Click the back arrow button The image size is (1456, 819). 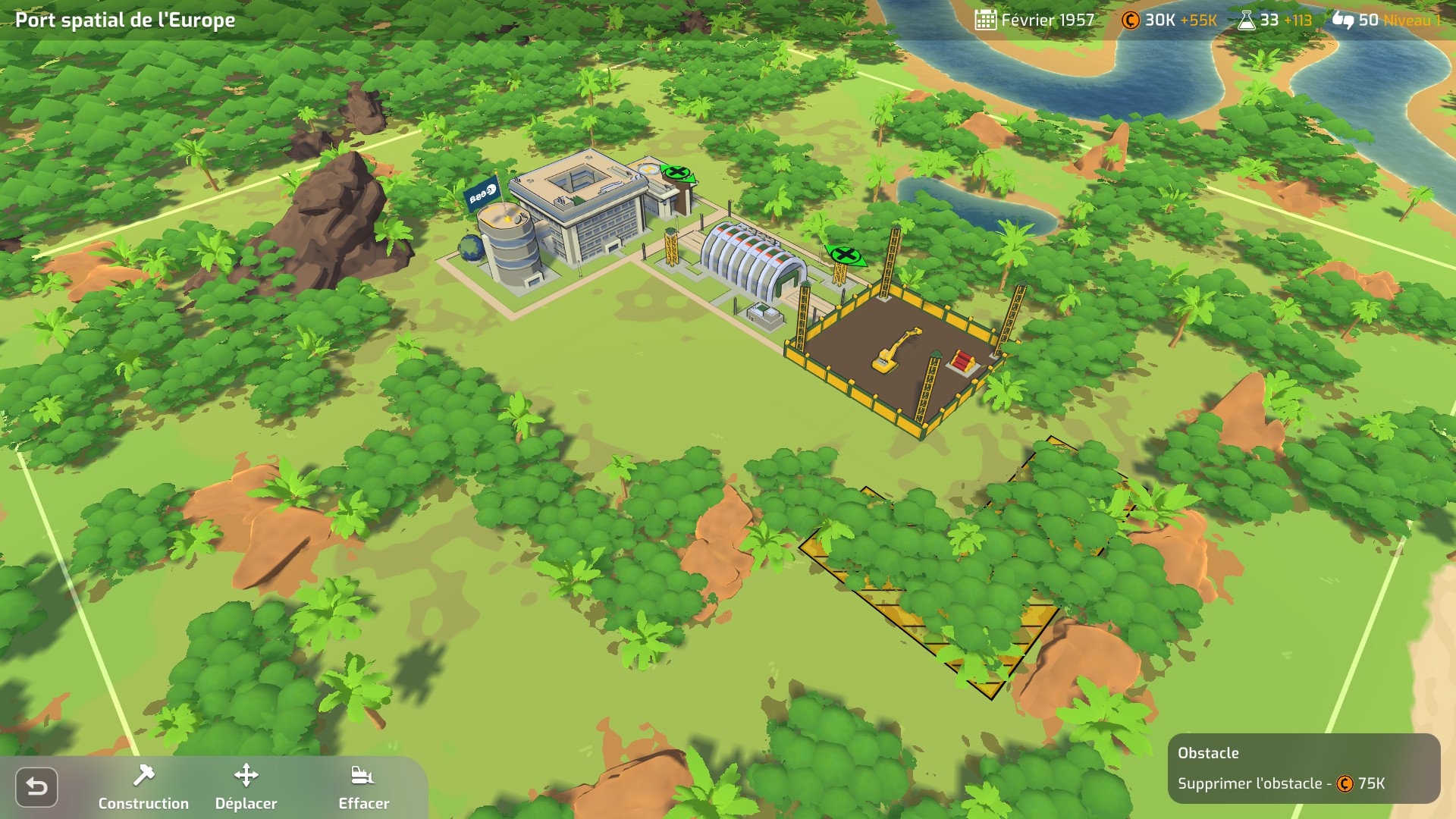coord(36,787)
